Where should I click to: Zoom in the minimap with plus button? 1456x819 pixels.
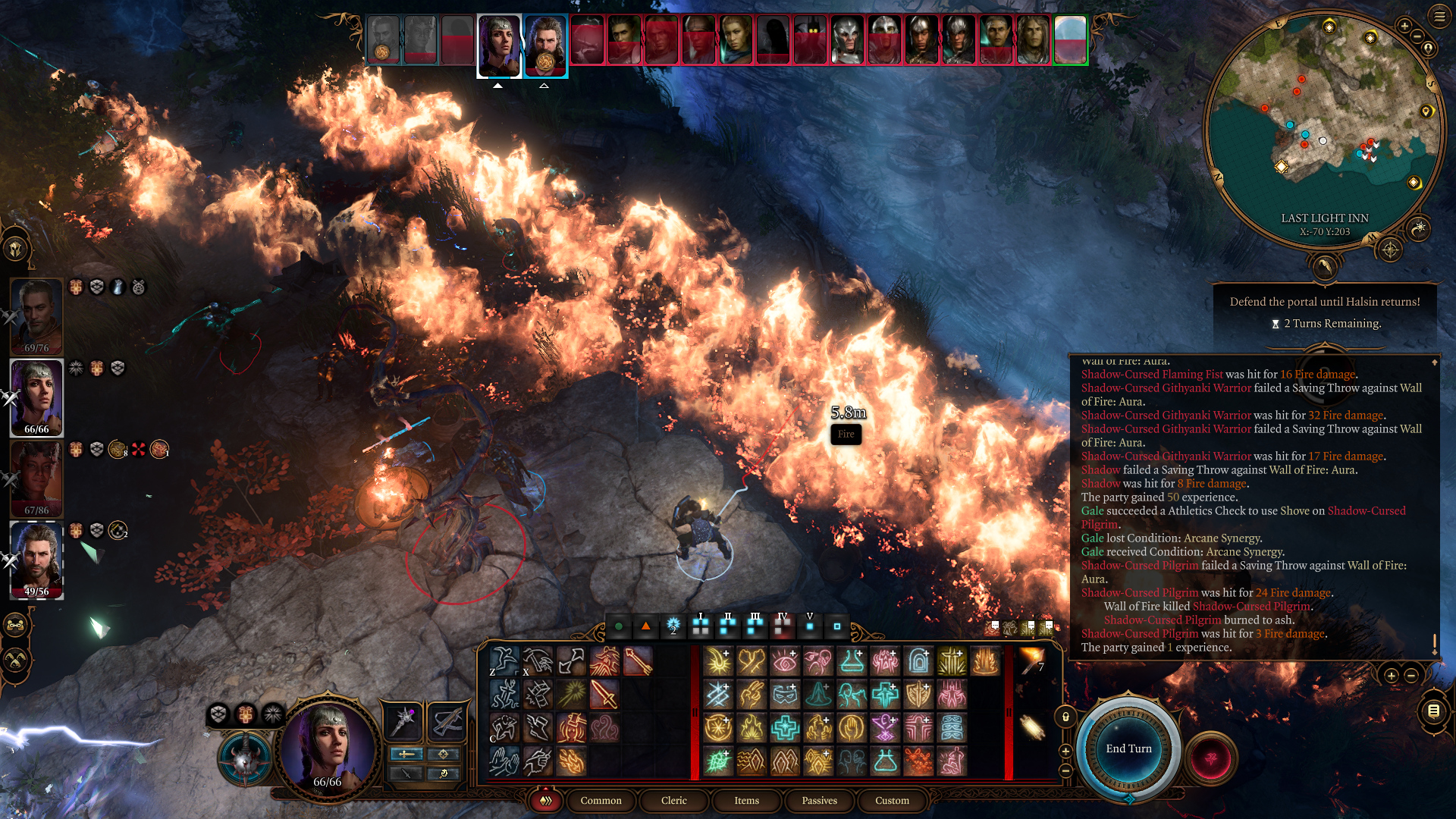(1404, 27)
